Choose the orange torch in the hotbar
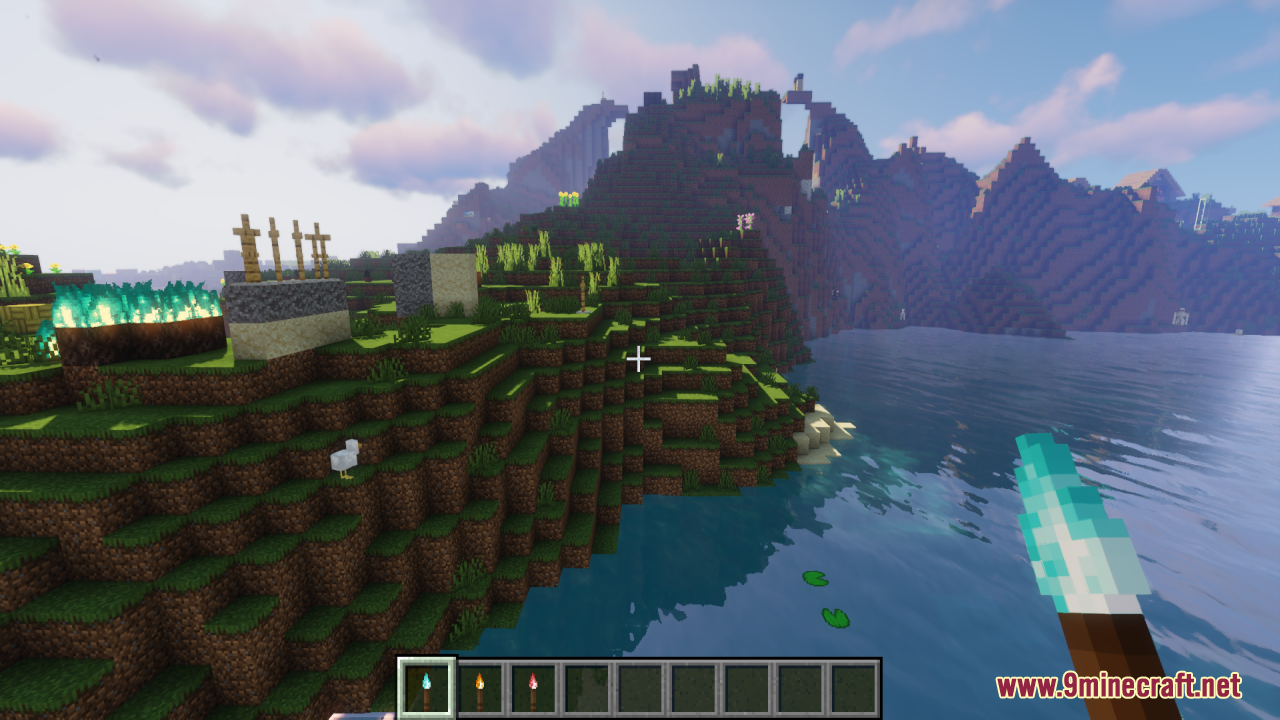1280x720 pixels. click(x=480, y=688)
